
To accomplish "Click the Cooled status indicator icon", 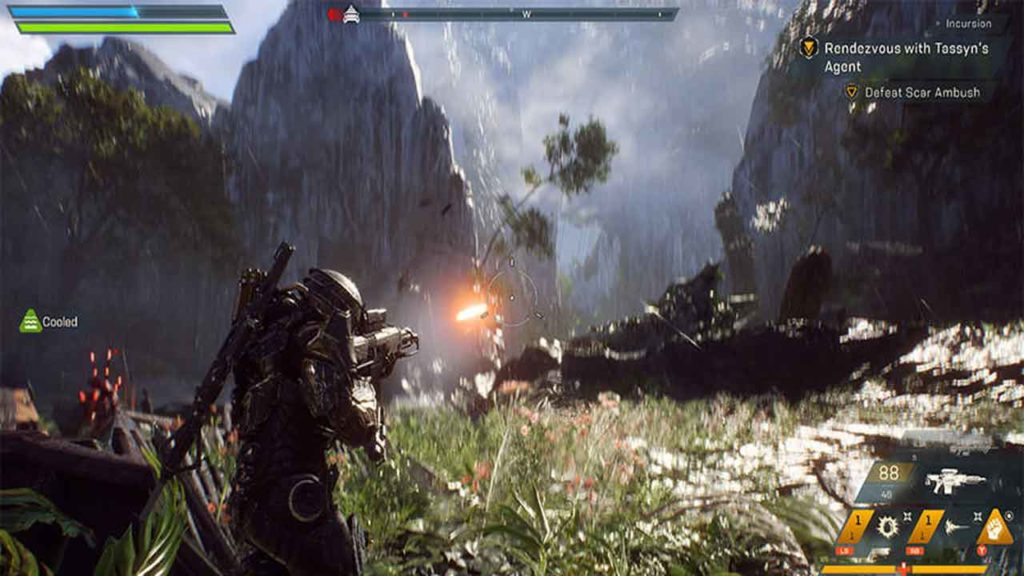I will (x=31, y=321).
